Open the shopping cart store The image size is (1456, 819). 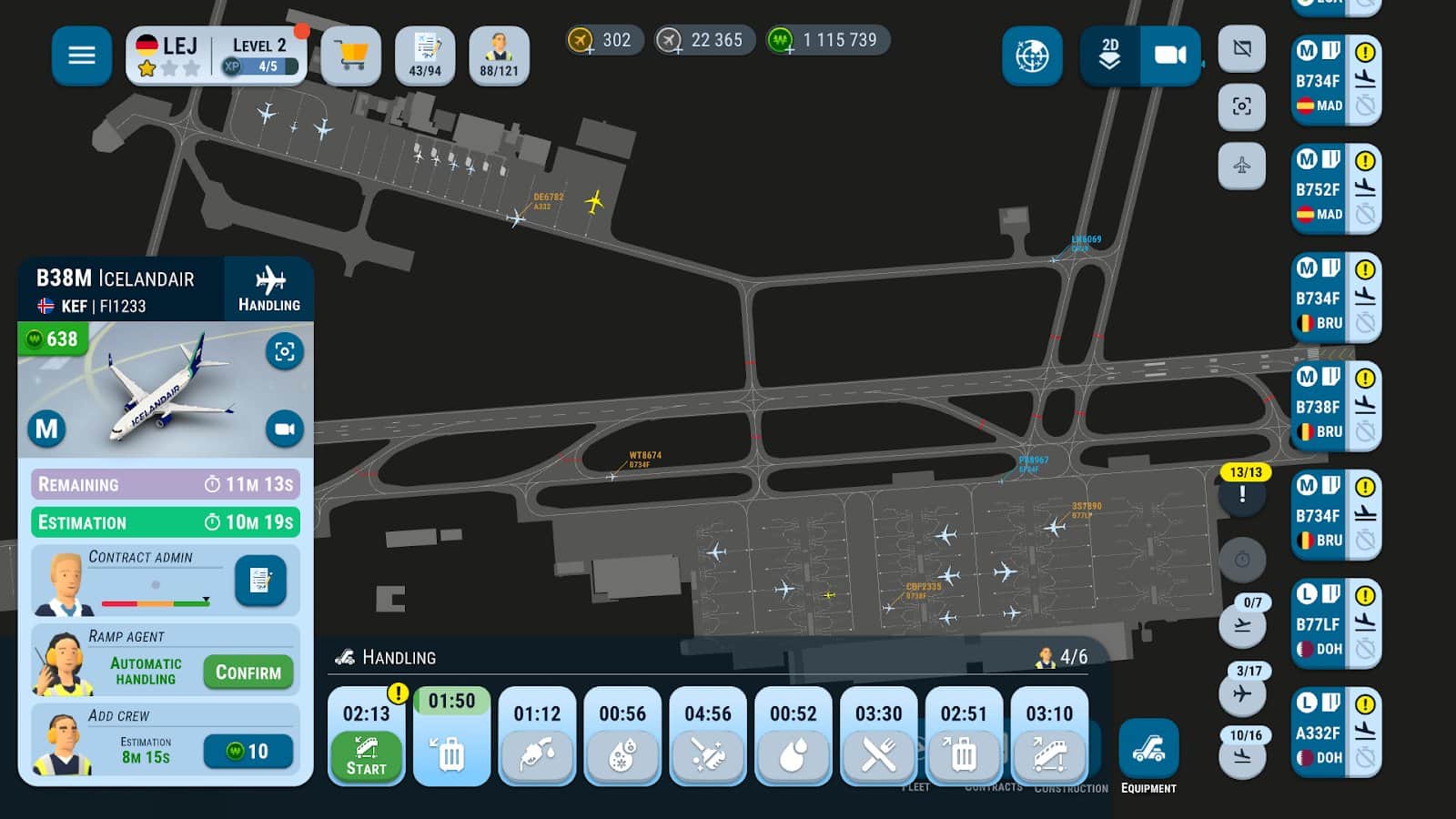pyautogui.click(x=350, y=56)
